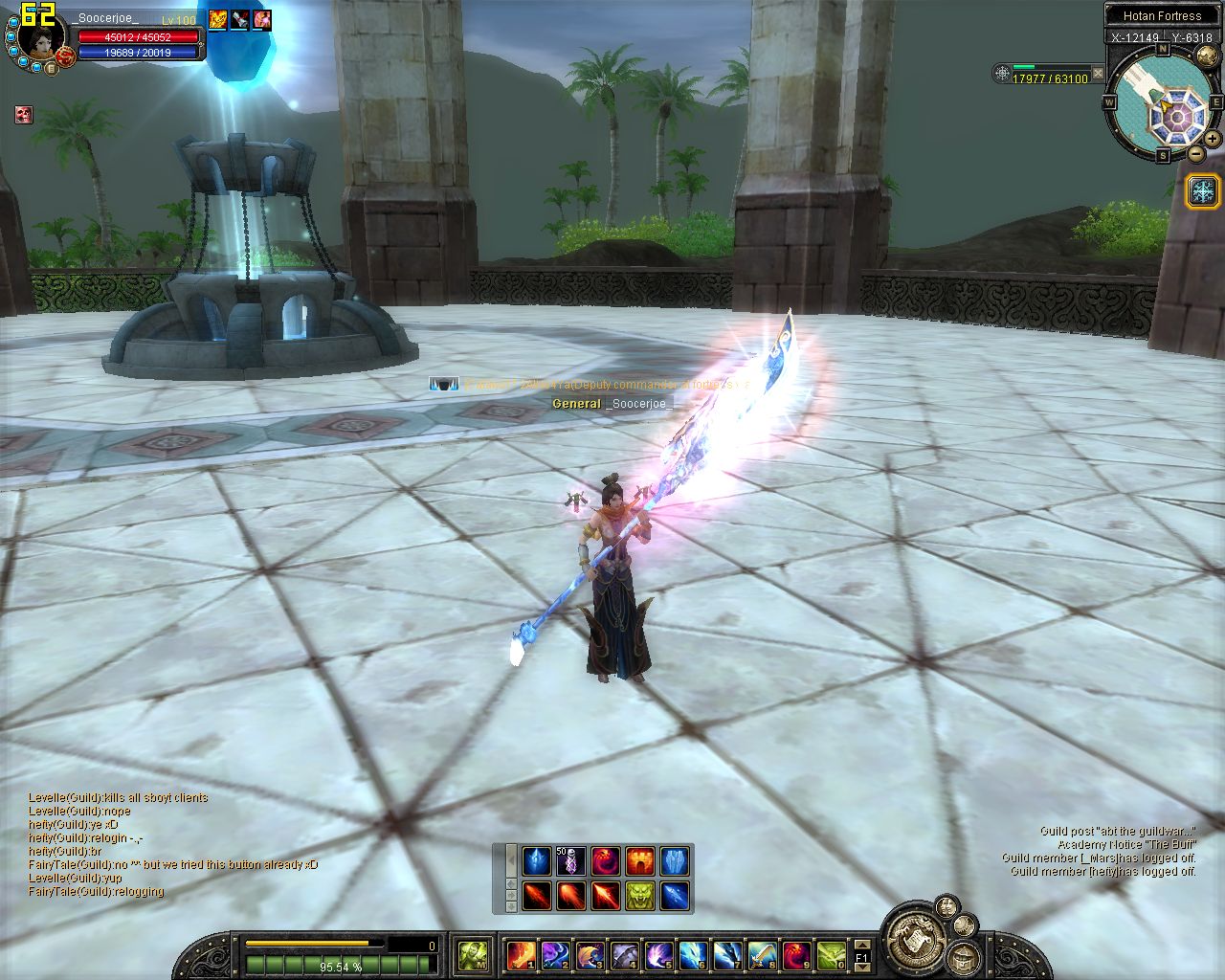Click the glowing snowflake icon below minimap
The height and width of the screenshot is (980, 1225).
[x=1202, y=190]
